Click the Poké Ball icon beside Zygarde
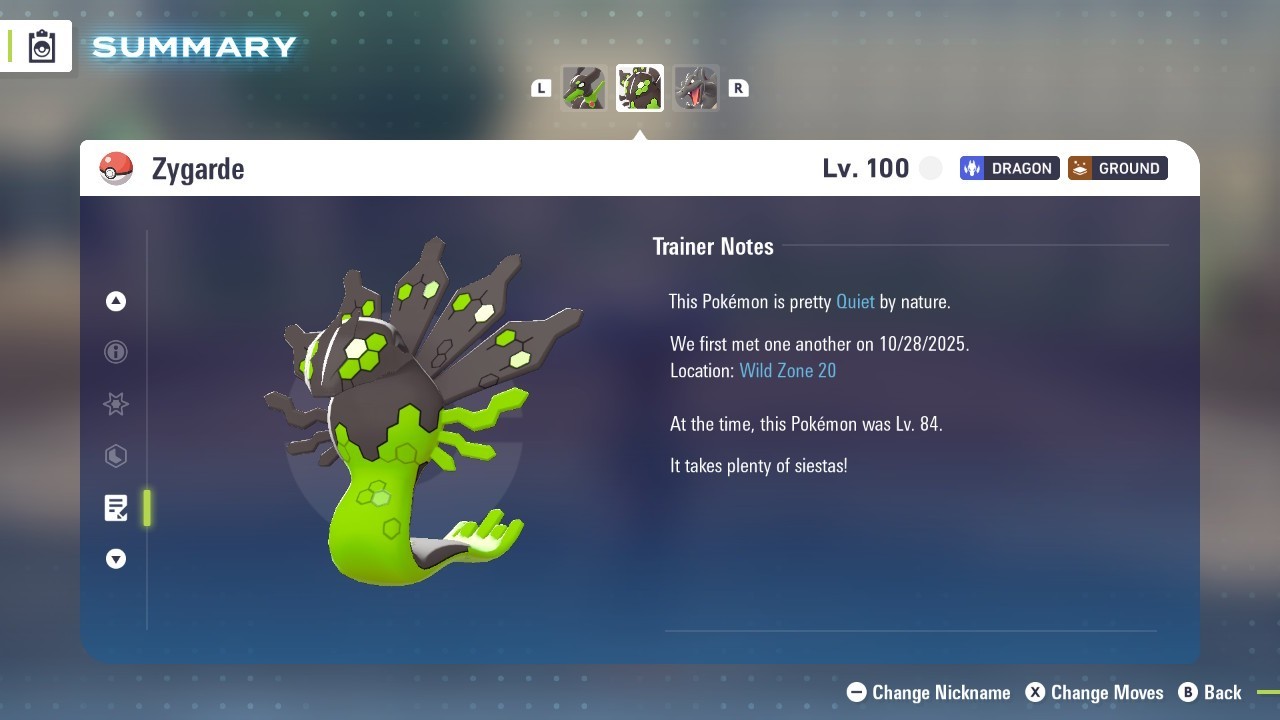Screen dimensions: 1280x720 pos(116,168)
